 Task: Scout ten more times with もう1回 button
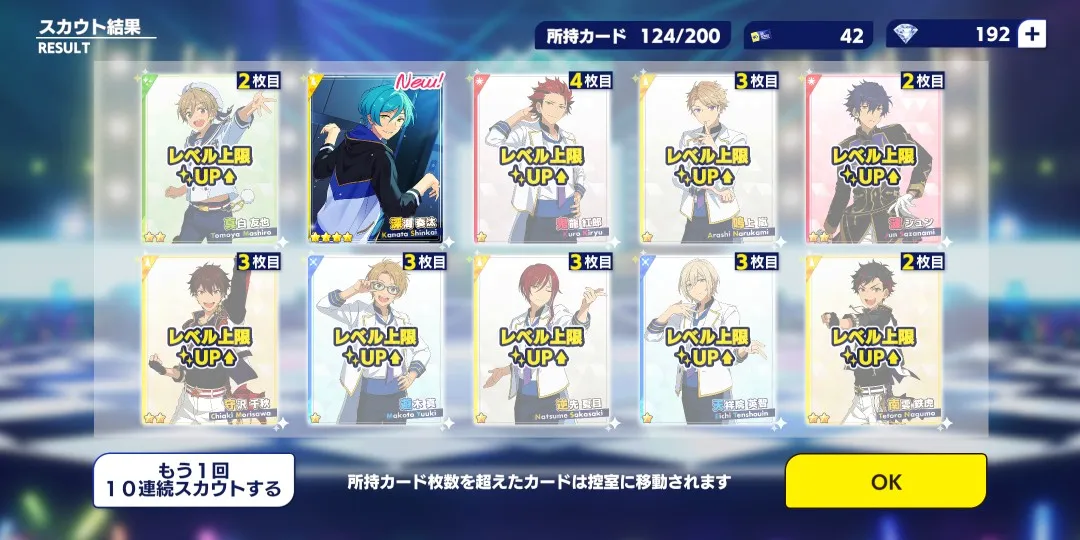pyautogui.click(x=194, y=481)
